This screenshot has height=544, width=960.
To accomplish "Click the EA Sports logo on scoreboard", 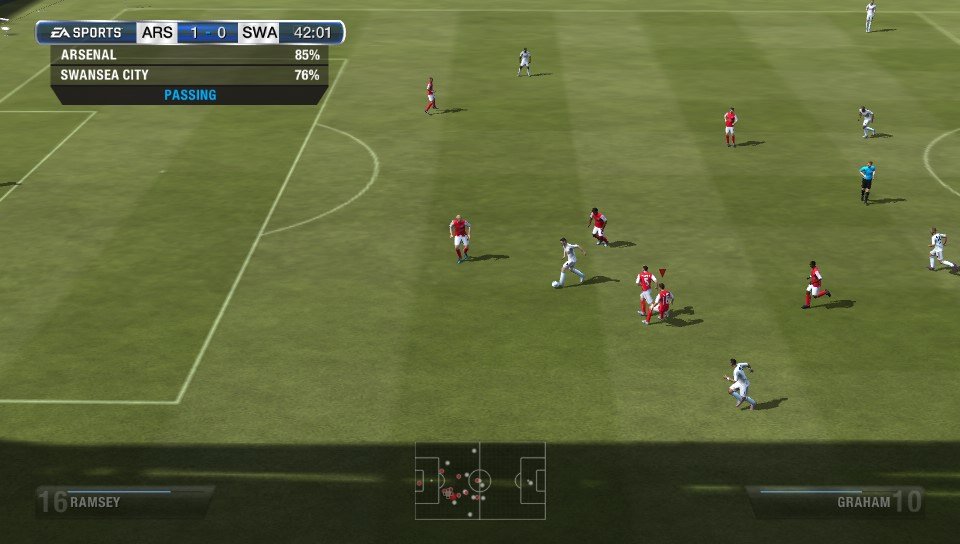I will 86,33.
